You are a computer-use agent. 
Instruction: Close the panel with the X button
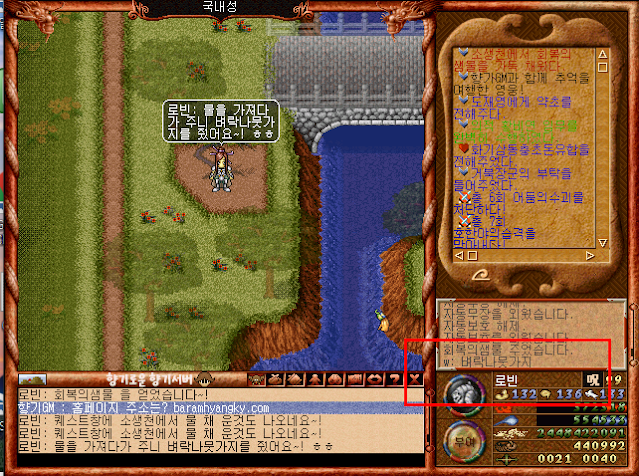[416, 379]
